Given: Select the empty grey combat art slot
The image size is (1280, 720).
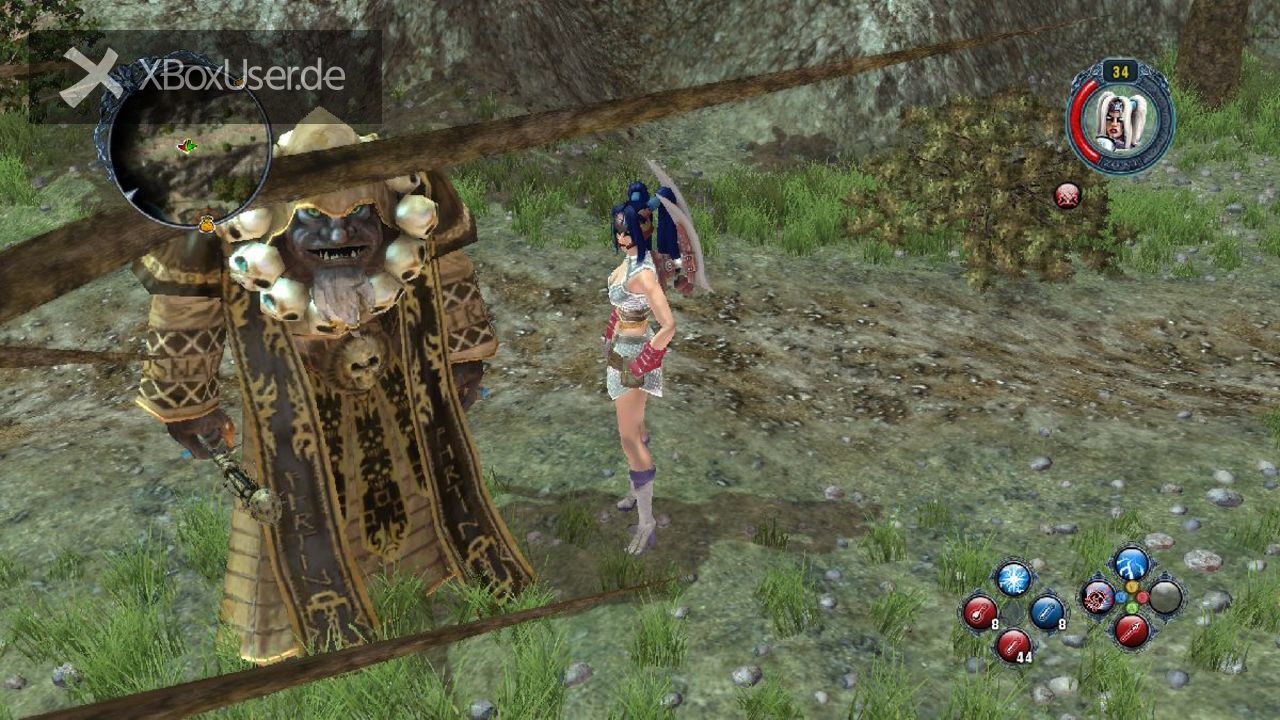Looking at the screenshot, I should (x=1165, y=597).
